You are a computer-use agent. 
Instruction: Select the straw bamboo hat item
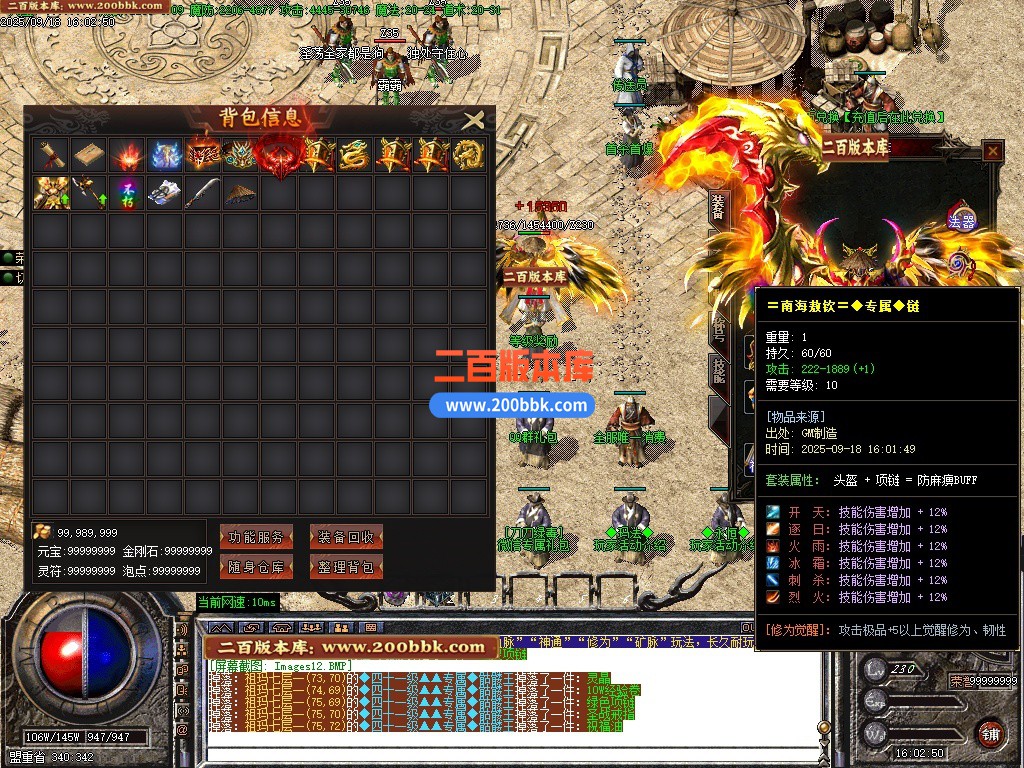(x=240, y=193)
